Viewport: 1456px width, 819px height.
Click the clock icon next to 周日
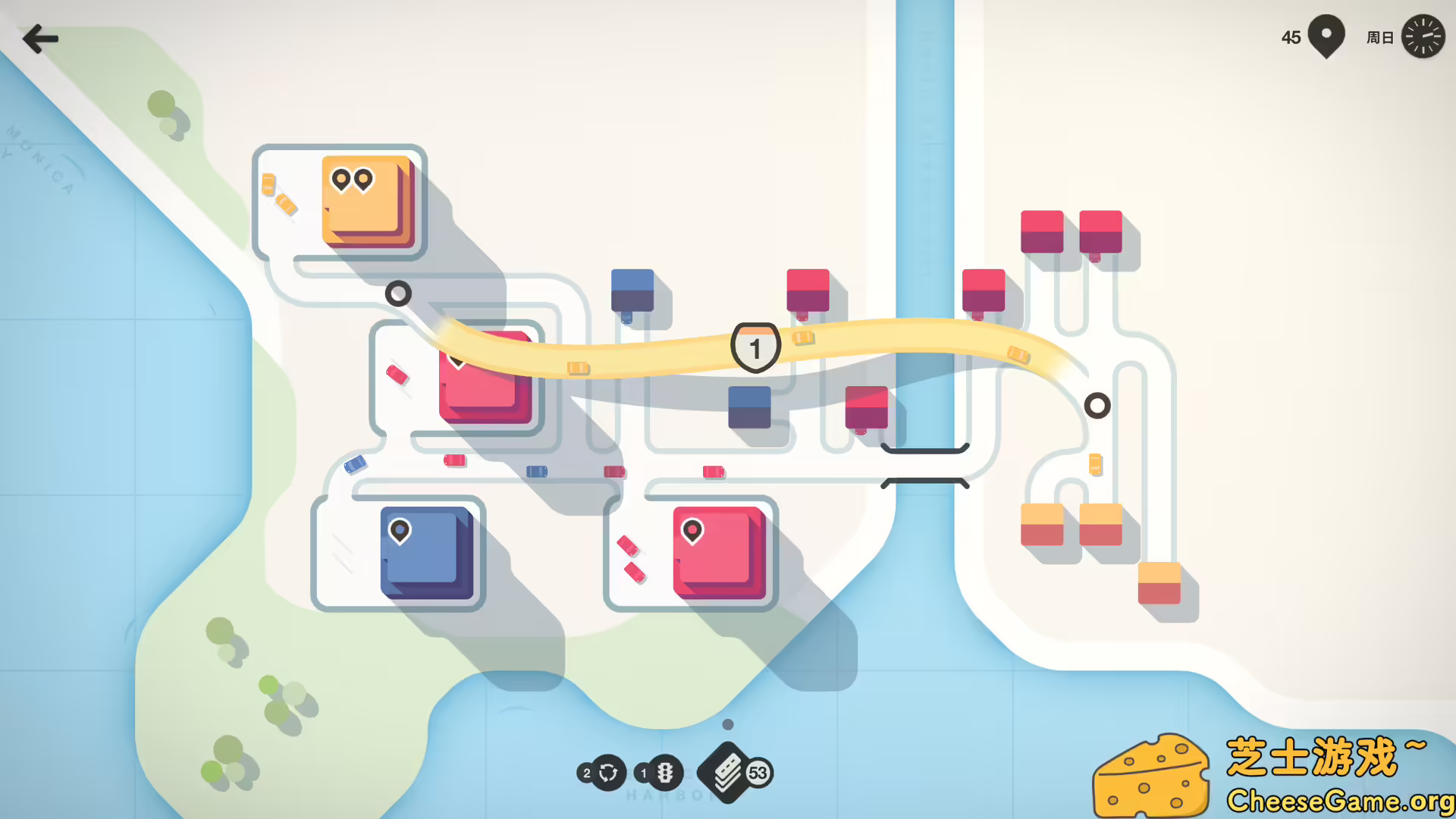[x=1424, y=36]
